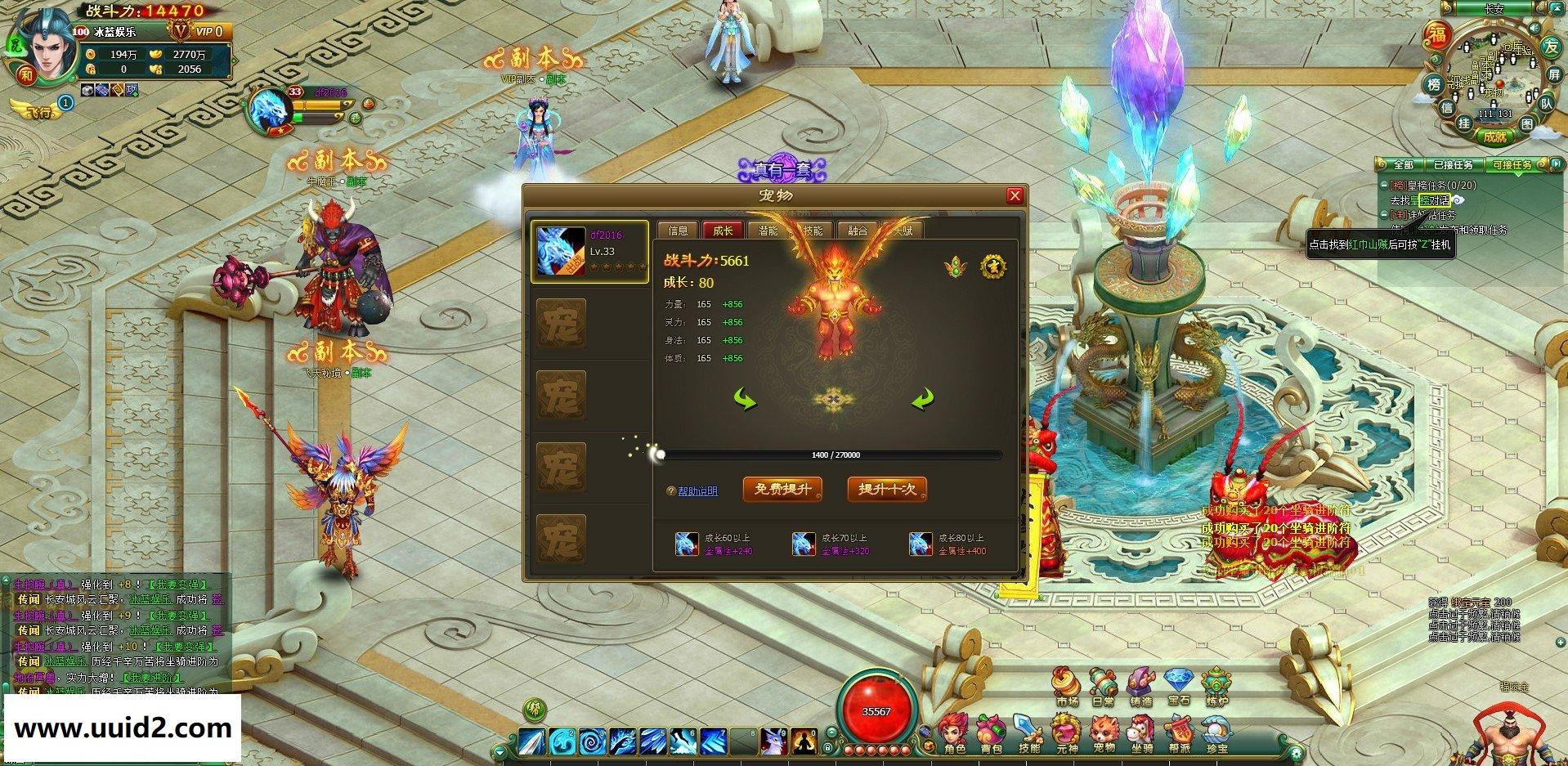Switch to the 潜能 pet tab

768,231
